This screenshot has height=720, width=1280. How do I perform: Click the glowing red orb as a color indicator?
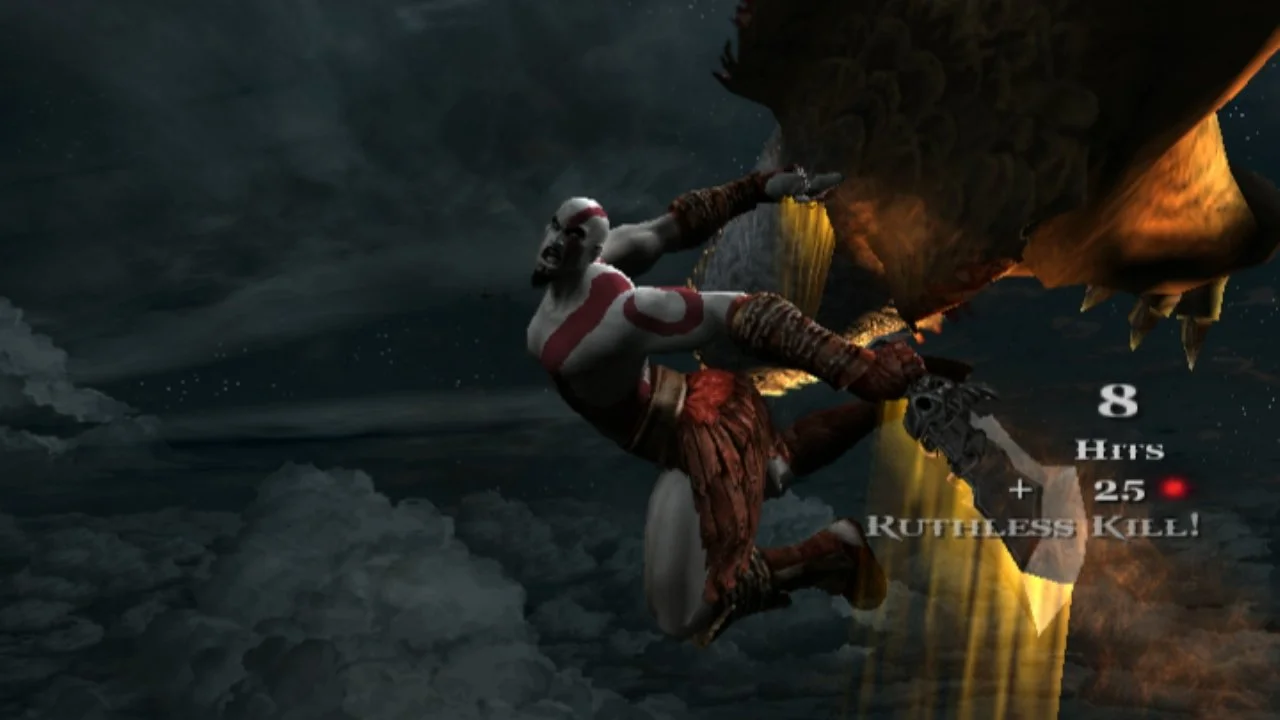1172,489
